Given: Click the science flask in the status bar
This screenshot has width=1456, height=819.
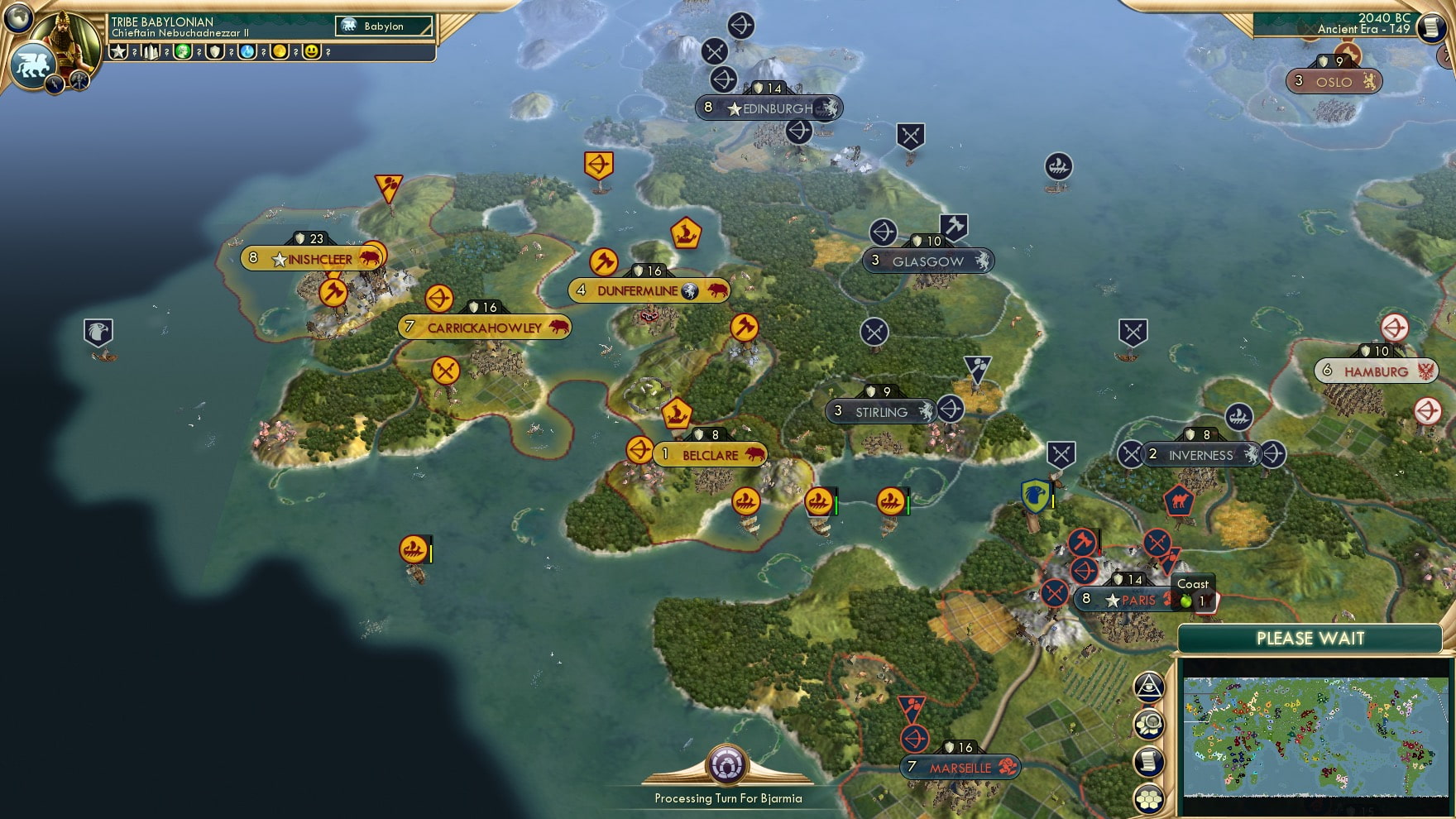Looking at the screenshot, I should click(247, 53).
